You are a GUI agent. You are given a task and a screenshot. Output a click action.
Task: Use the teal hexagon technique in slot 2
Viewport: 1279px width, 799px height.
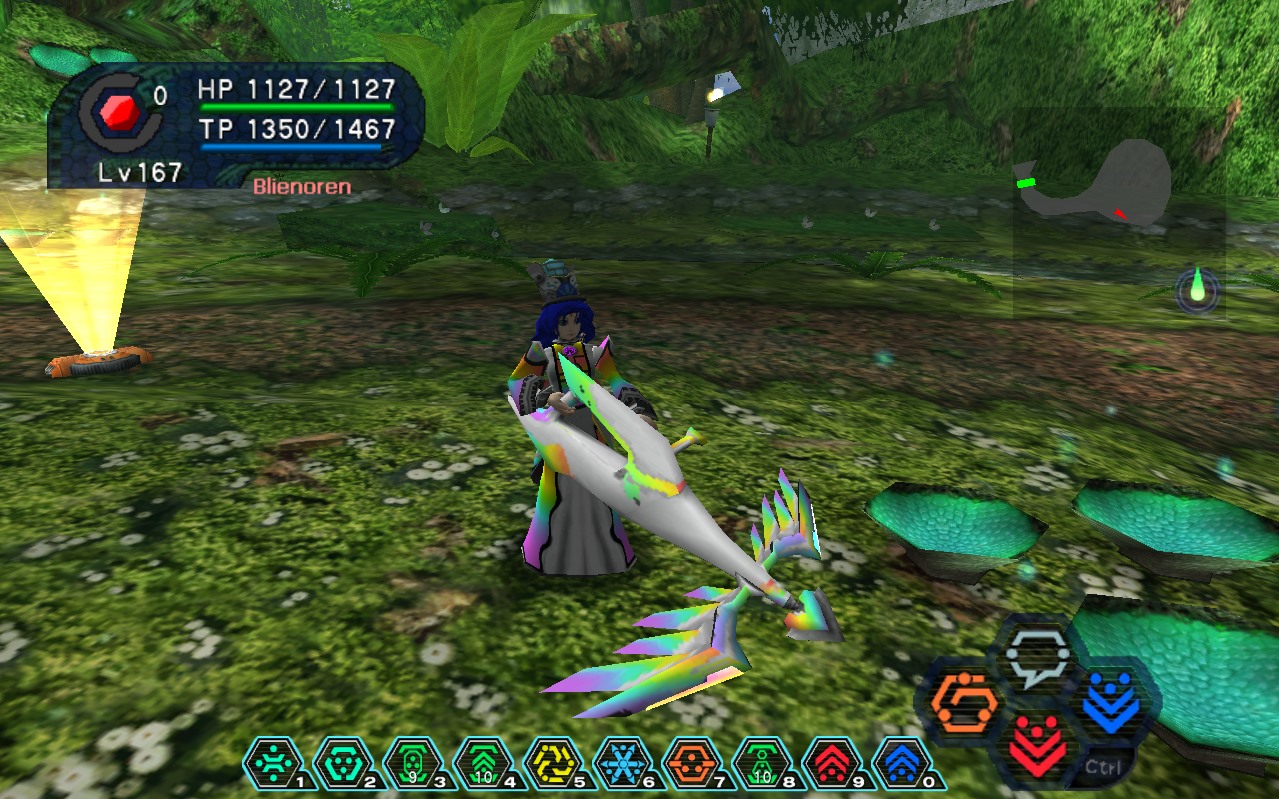(338, 763)
